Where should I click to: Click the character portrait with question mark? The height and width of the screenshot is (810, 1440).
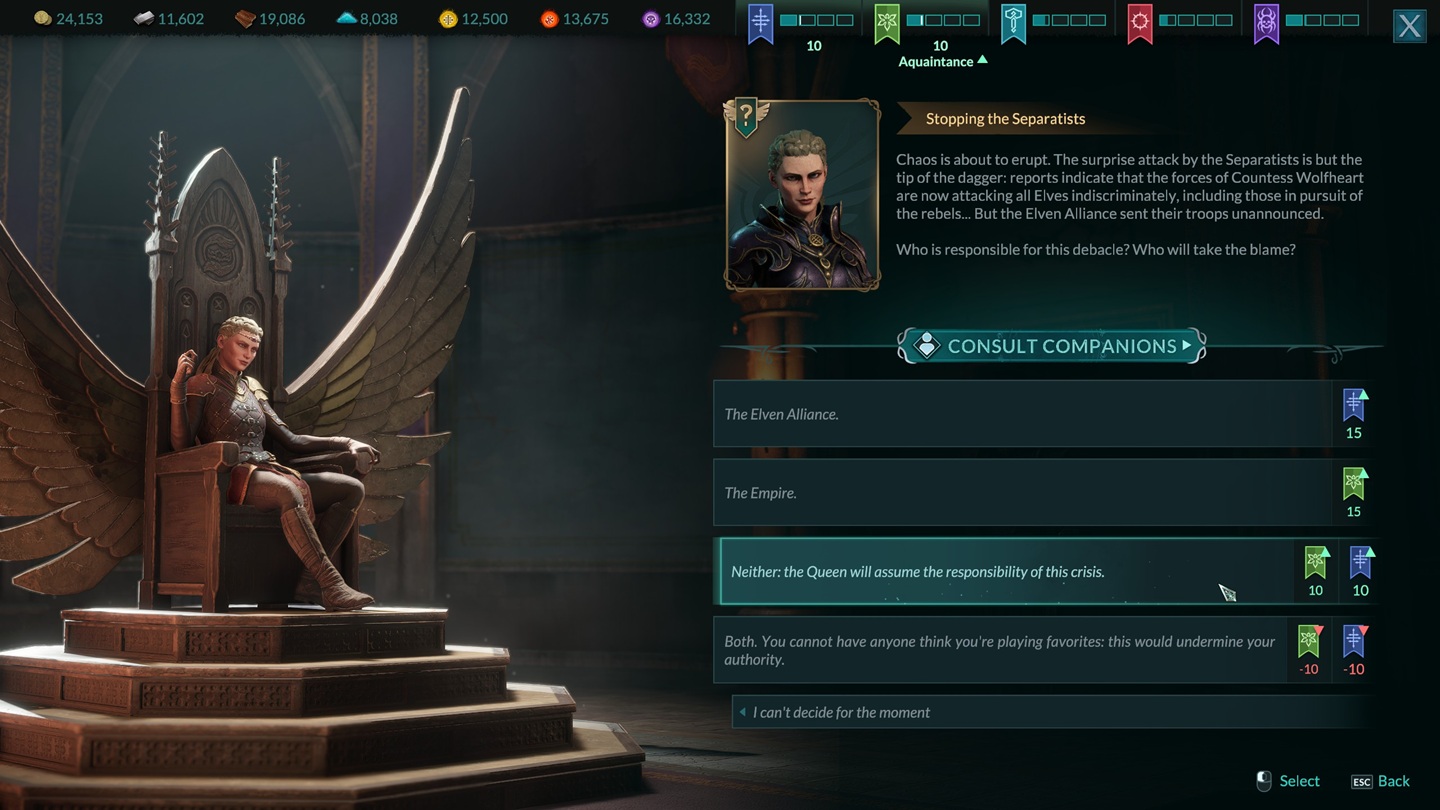pos(803,196)
